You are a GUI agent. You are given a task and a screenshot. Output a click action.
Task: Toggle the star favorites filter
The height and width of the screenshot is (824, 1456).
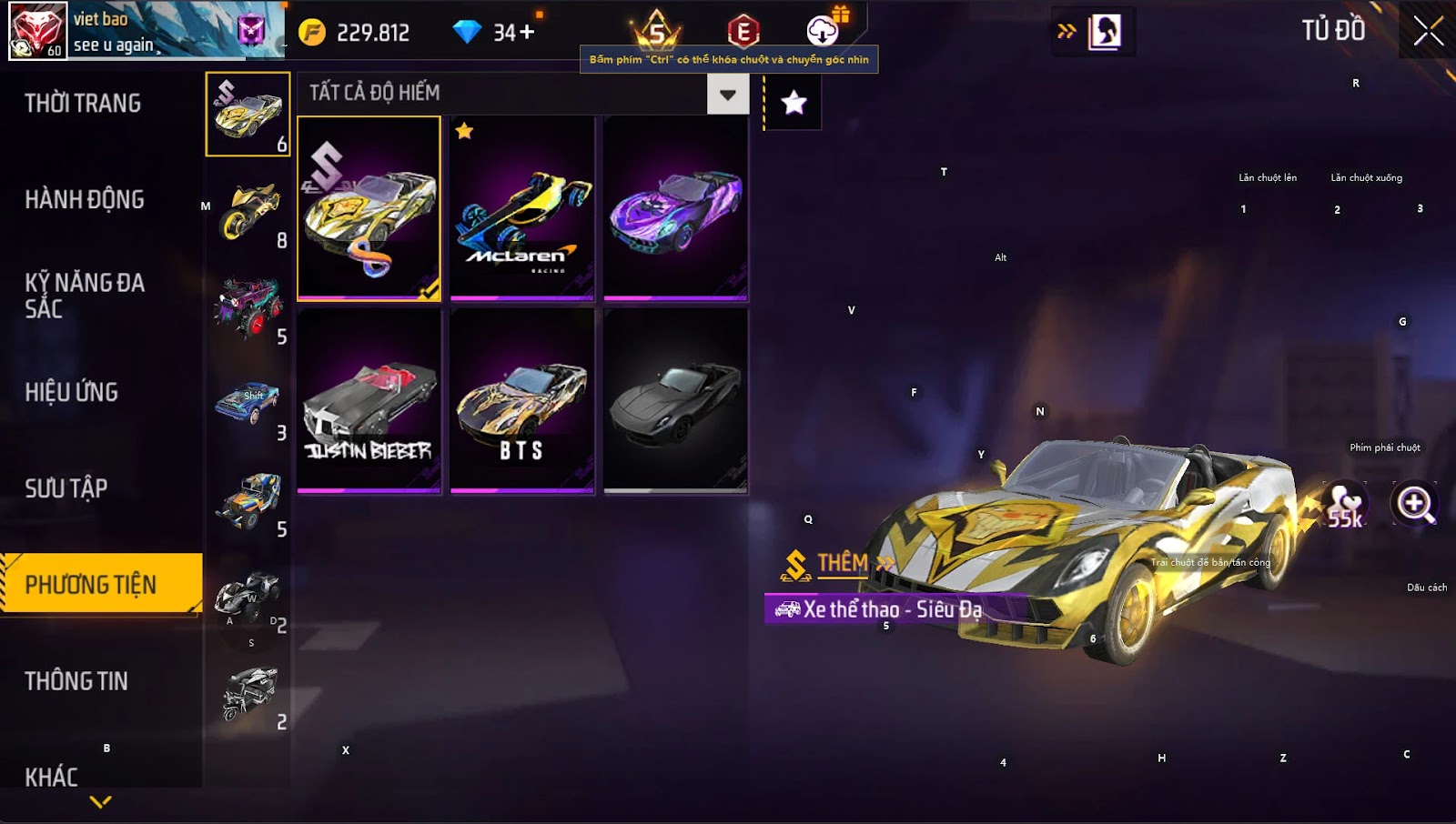click(794, 103)
